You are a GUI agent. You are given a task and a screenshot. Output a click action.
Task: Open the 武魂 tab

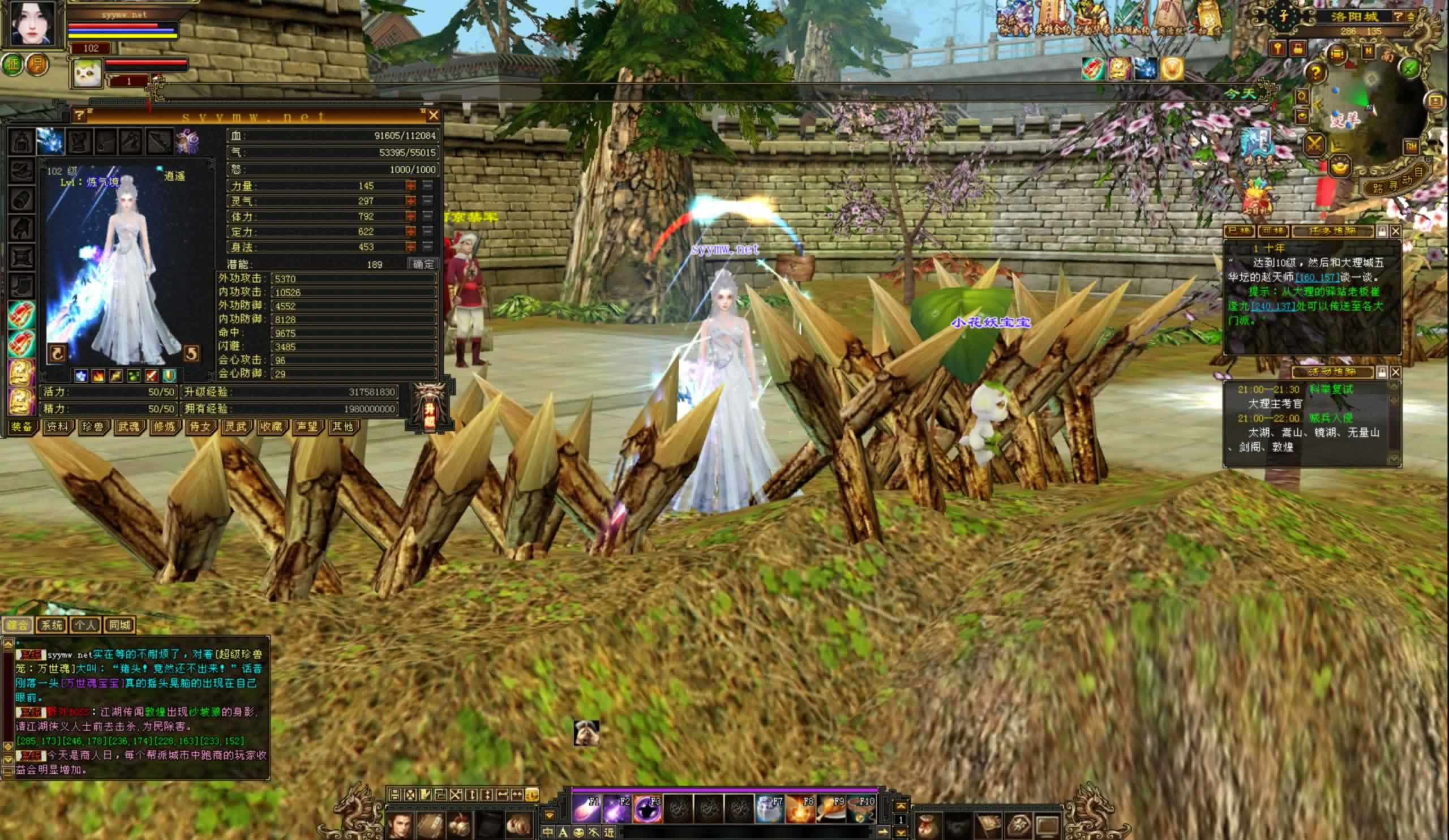[128, 427]
